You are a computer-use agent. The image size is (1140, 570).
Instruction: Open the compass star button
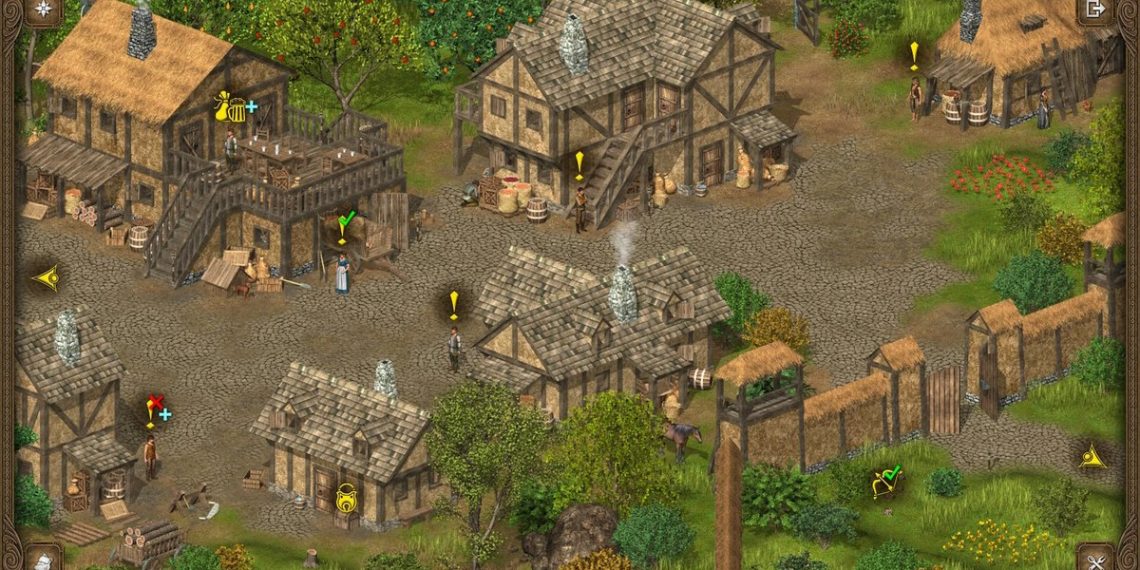pyautogui.click(x=43, y=11)
